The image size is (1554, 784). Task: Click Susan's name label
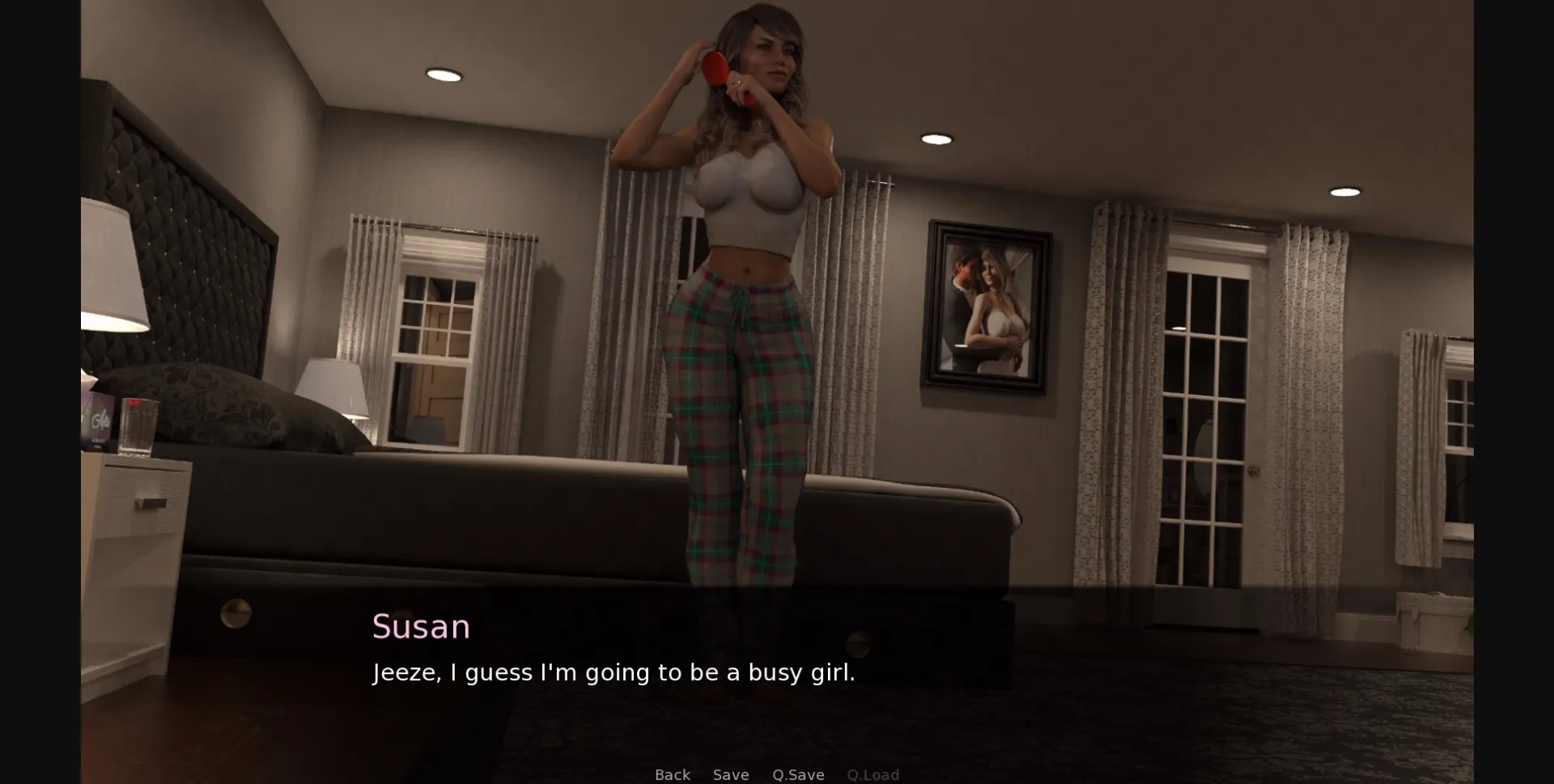coord(422,625)
